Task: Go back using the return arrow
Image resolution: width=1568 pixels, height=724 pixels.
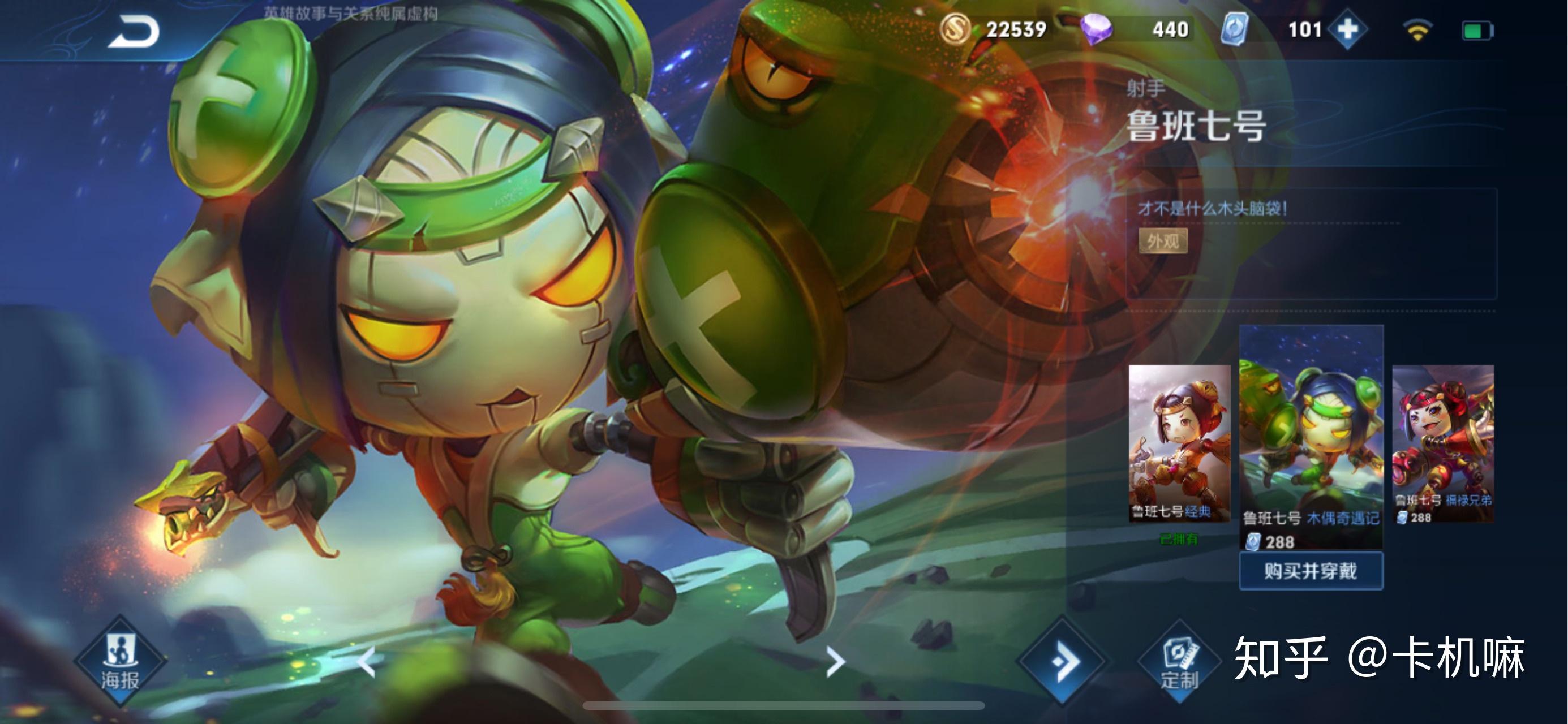Action: (x=134, y=32)
